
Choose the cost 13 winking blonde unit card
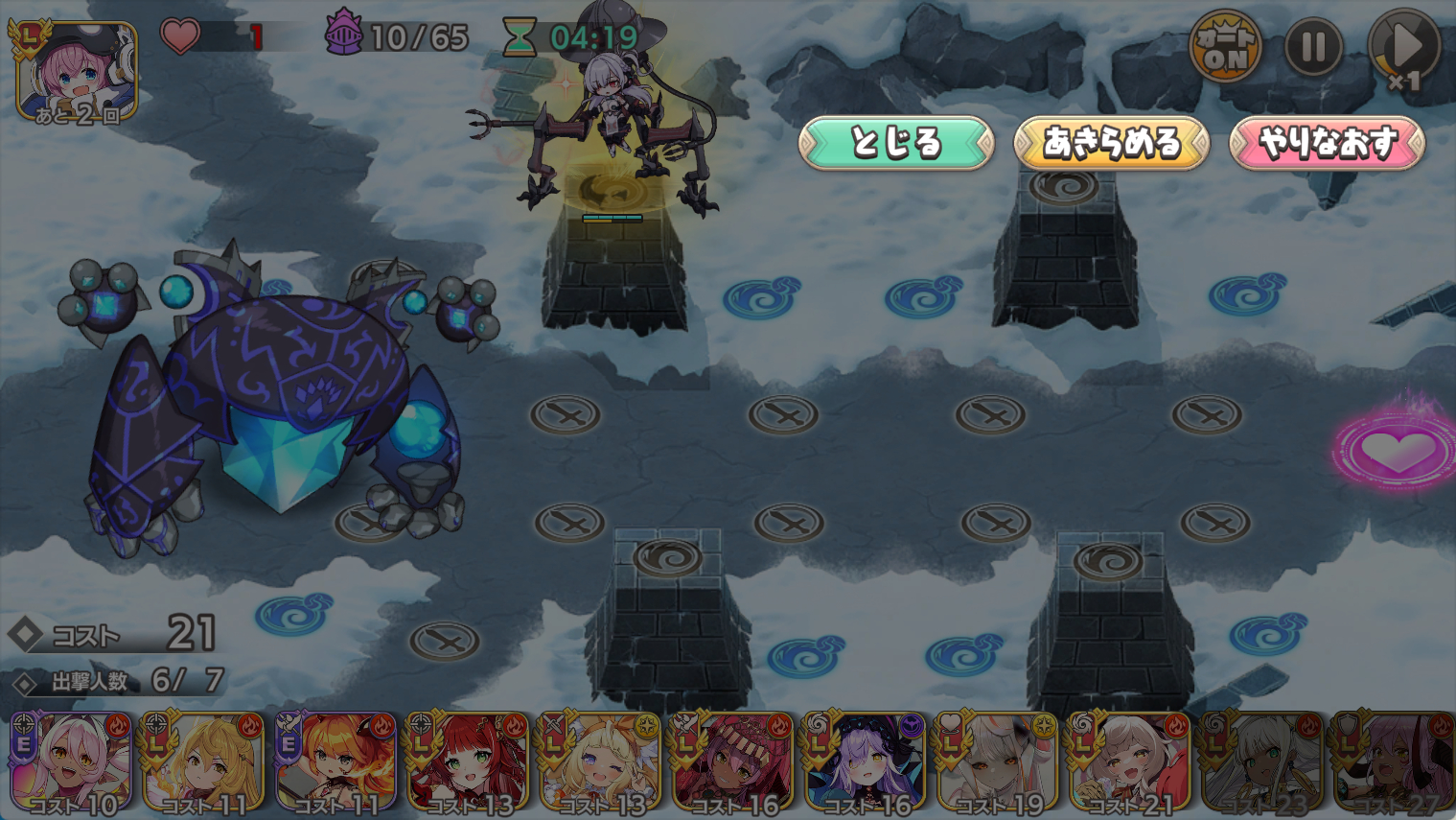600,764
